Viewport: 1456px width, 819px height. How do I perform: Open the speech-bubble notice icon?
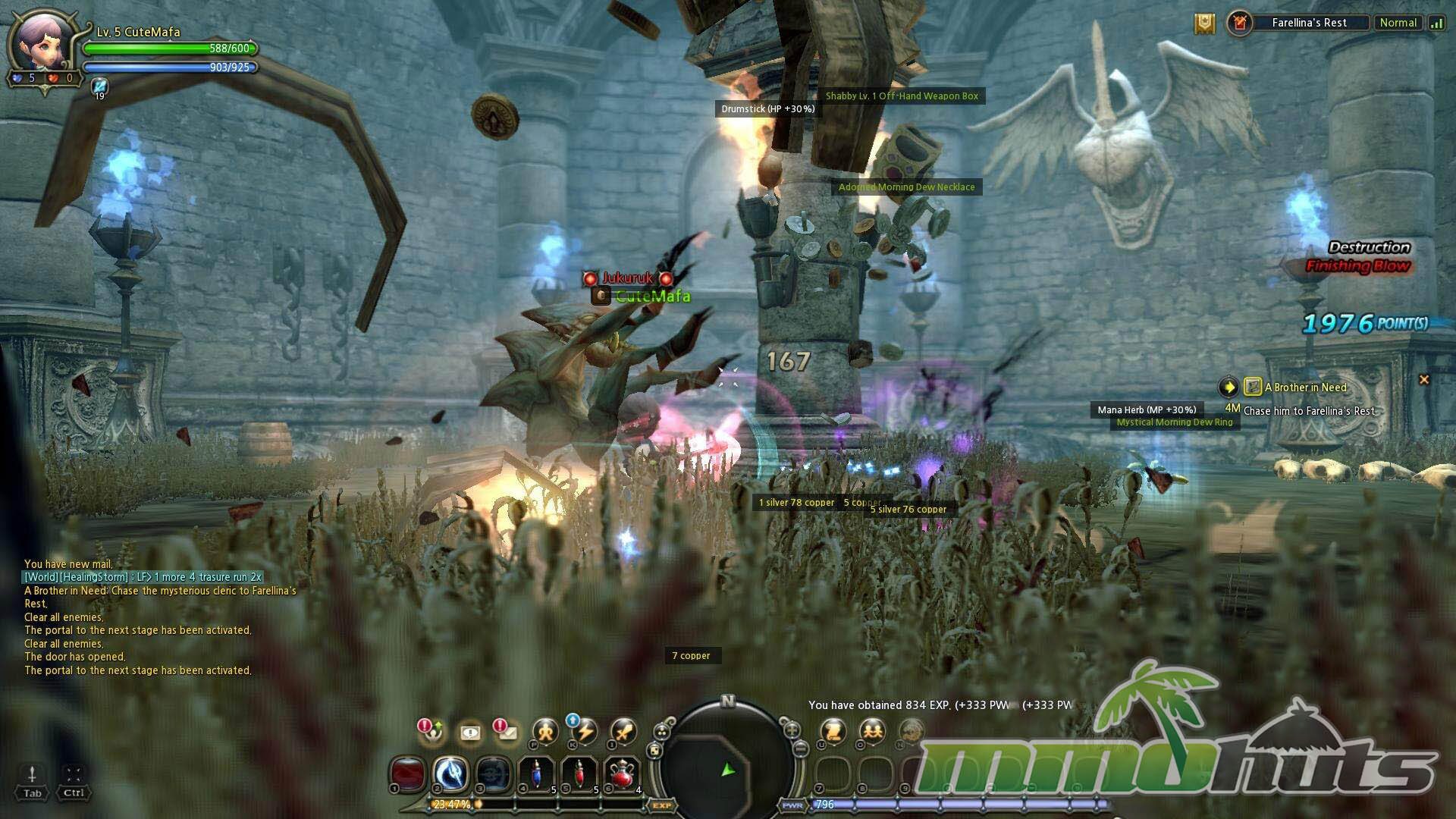point(470,733)
